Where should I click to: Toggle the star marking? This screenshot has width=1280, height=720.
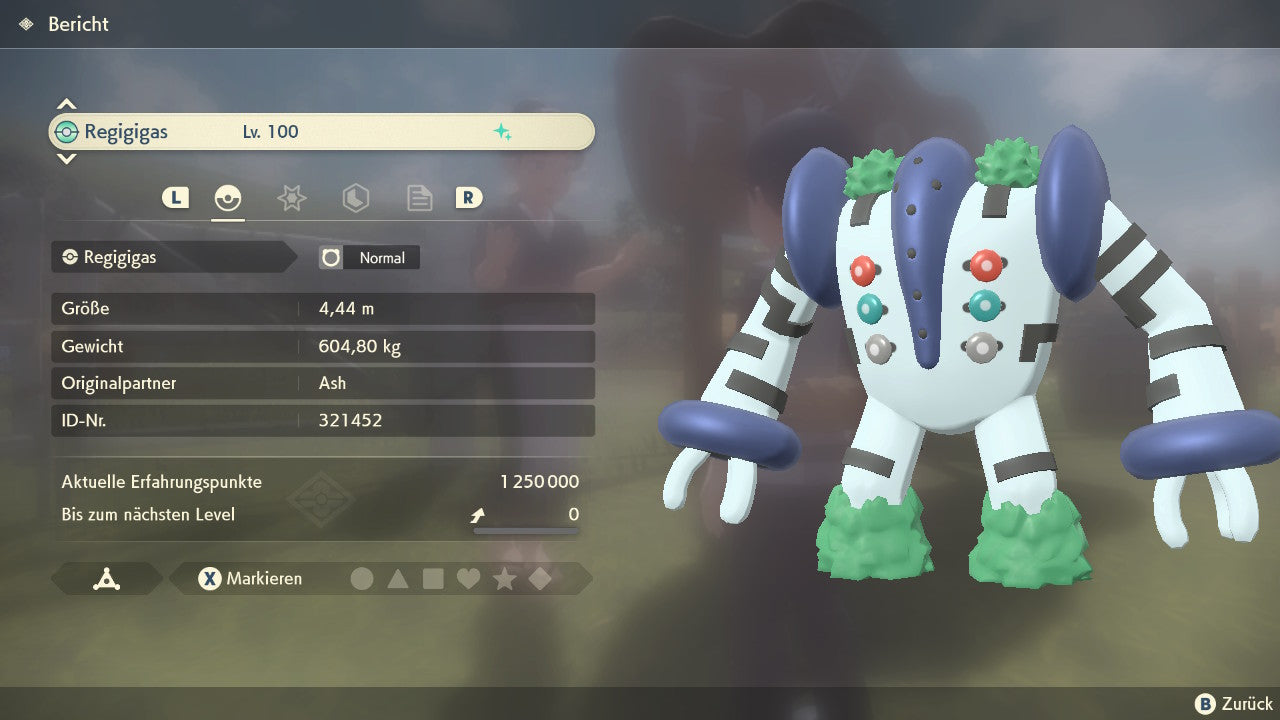(x=505, y=579)
